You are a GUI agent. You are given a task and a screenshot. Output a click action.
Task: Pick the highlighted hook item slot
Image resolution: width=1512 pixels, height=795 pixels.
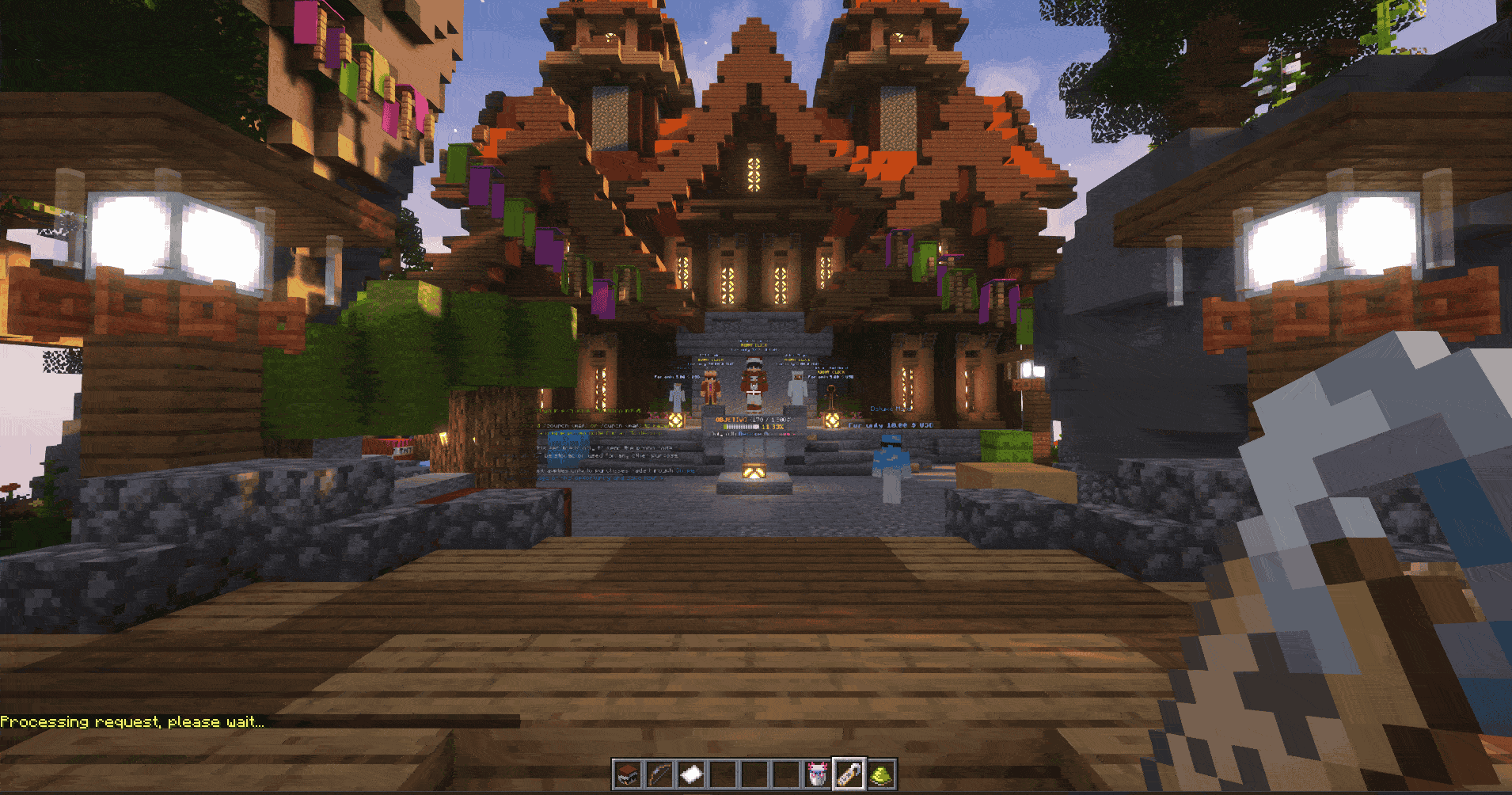coord(849,774)
